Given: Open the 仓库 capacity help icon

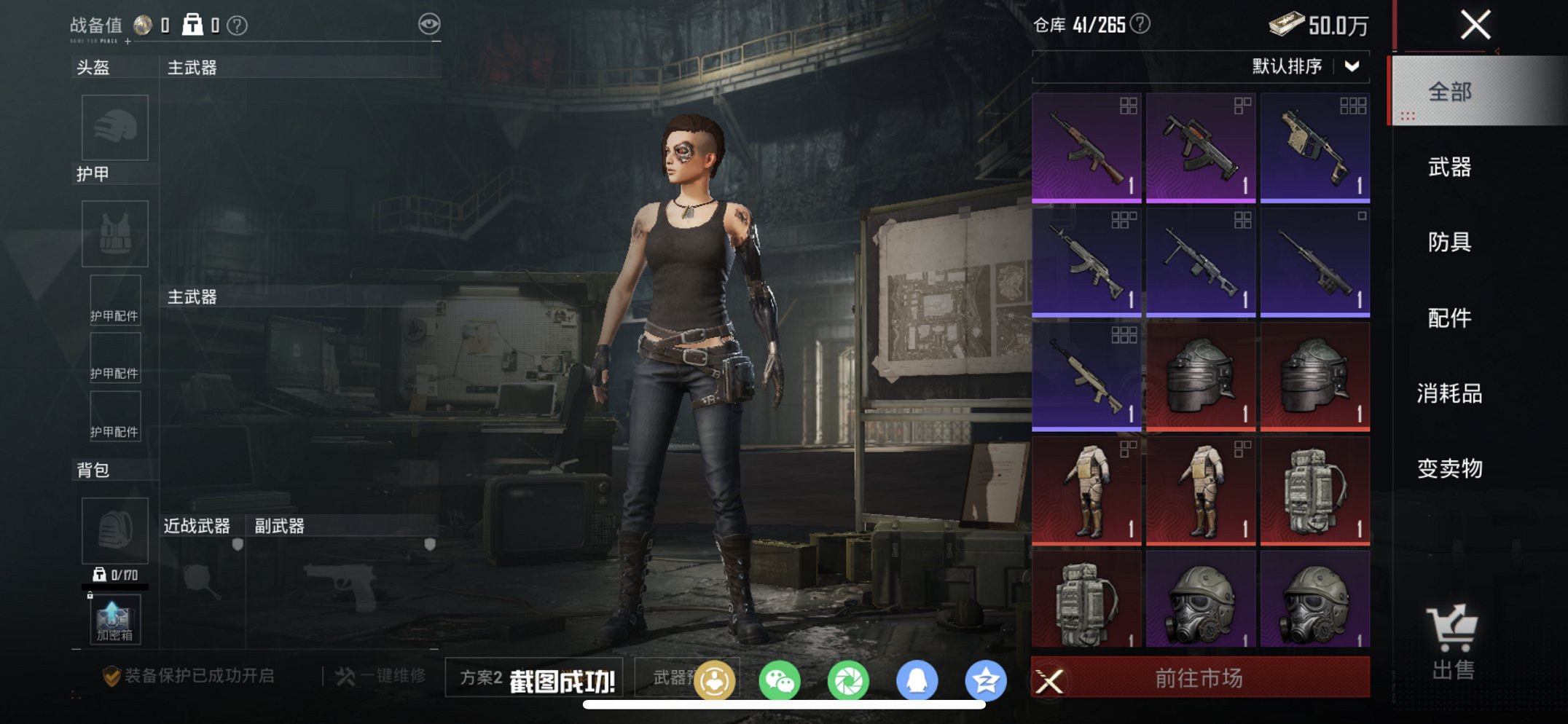Looking at the screenshot, I should click(x=1140, y=24).
